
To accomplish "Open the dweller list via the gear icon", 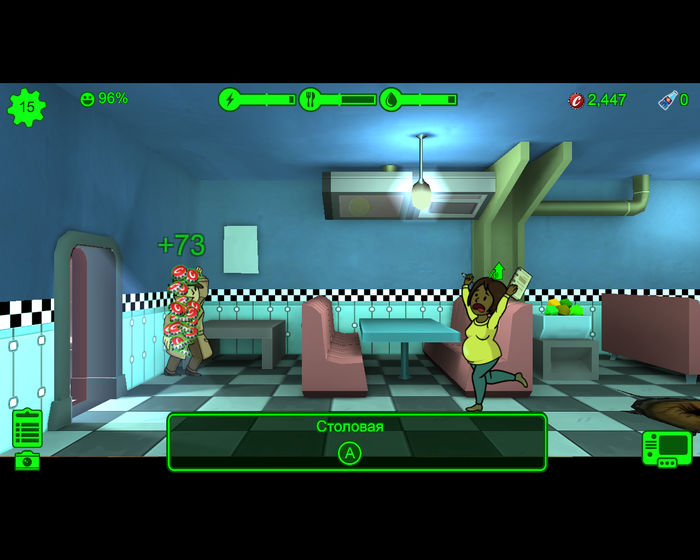I will click(x=26, y=107).
